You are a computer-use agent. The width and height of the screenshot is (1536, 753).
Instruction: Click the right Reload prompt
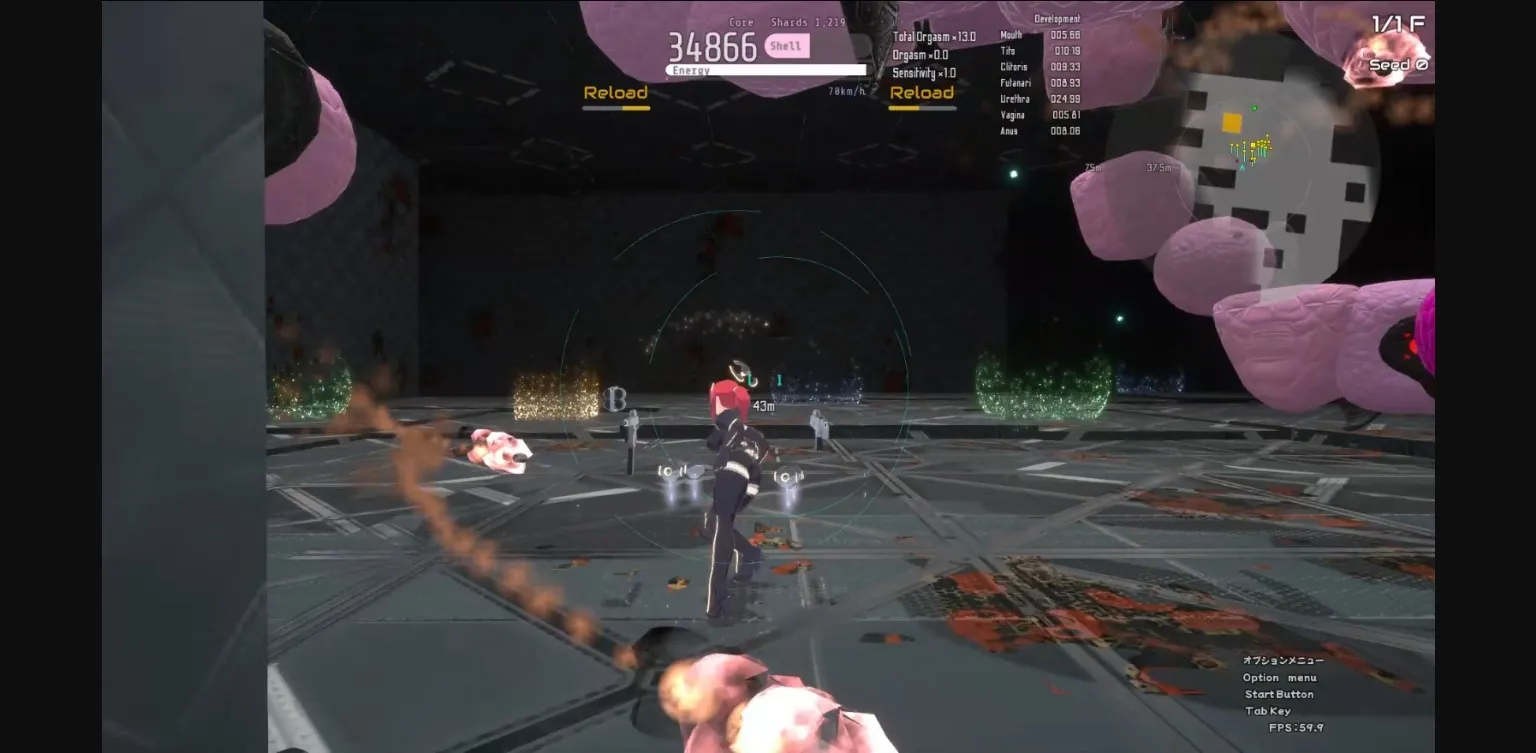pyautogui.click(x=922, y=91)
